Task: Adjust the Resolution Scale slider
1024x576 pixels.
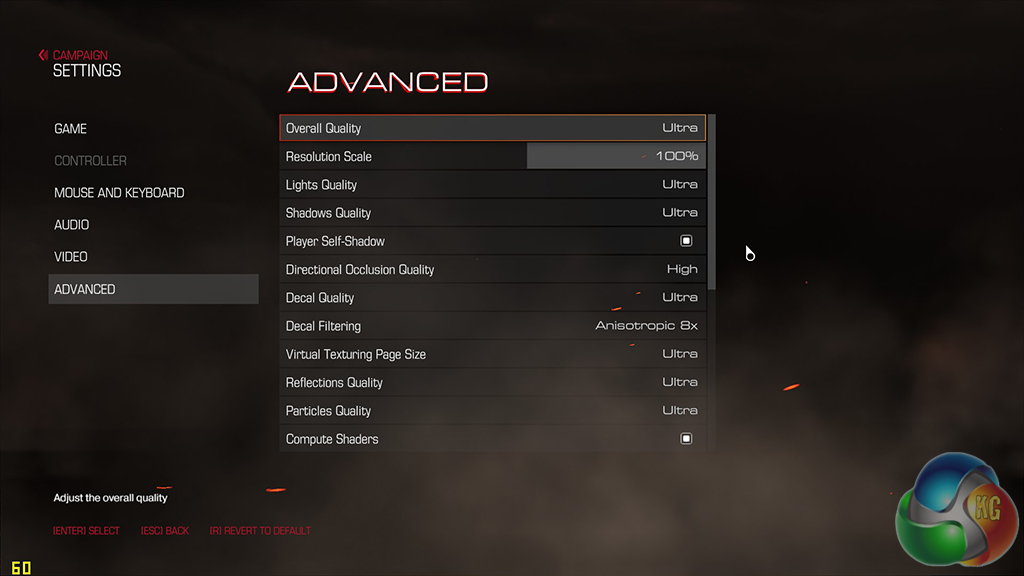Action: [x=615, y=156]
